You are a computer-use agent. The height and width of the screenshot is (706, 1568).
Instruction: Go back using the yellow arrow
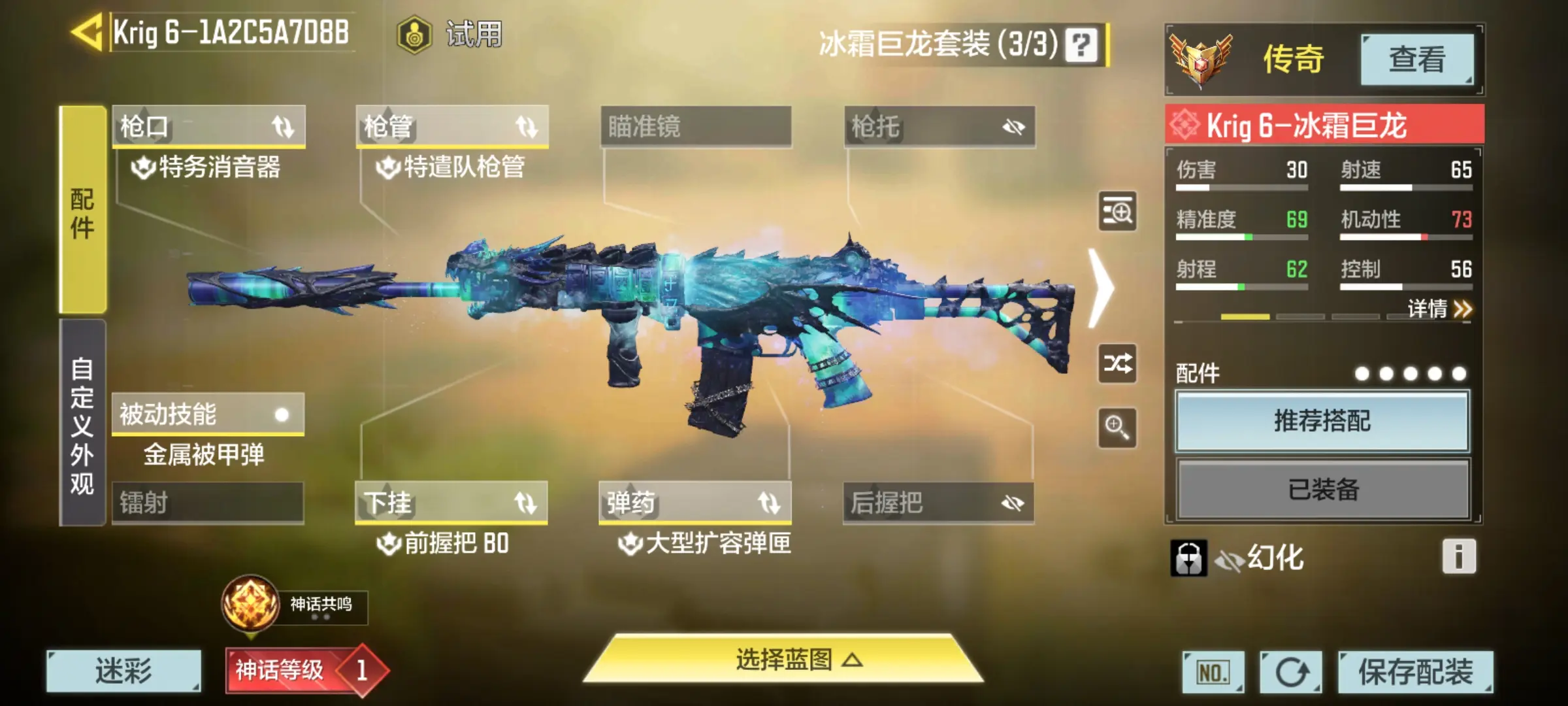pos(88,31)
